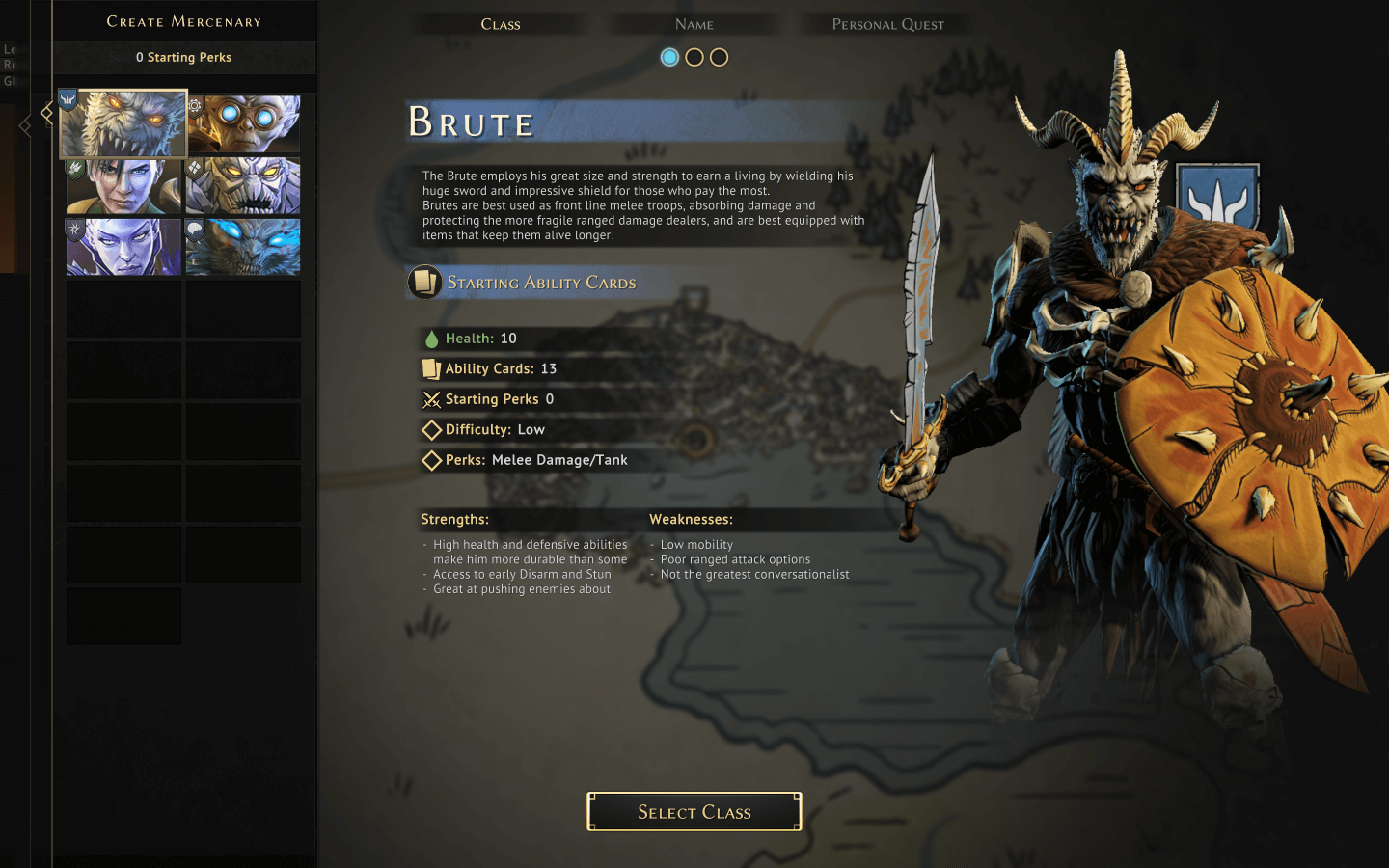Go to the Personal Quest tab
This screenshot has height=868, width=1389.
[x=887, y=24]
